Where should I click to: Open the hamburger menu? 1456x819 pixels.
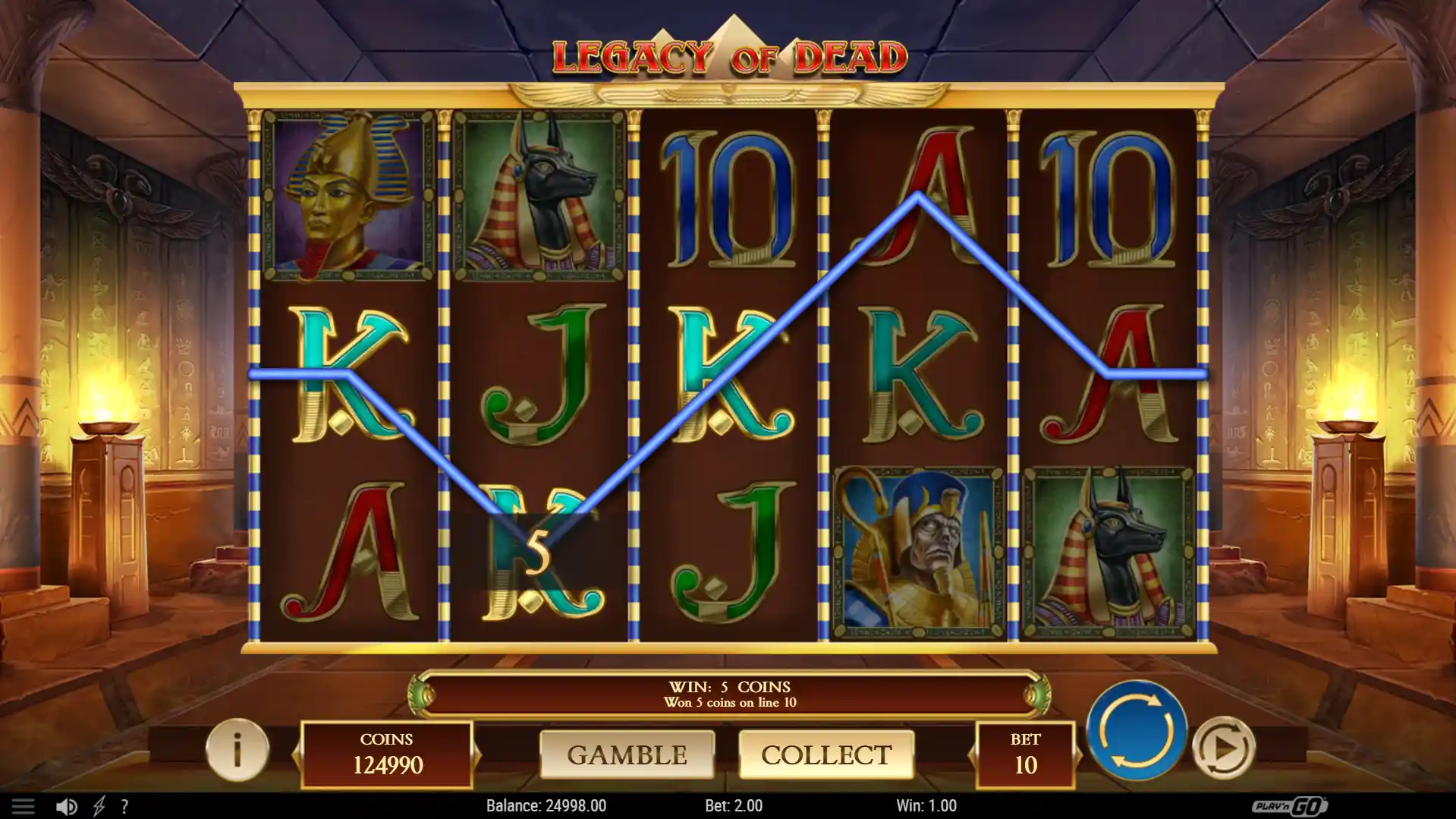(23, 806)
